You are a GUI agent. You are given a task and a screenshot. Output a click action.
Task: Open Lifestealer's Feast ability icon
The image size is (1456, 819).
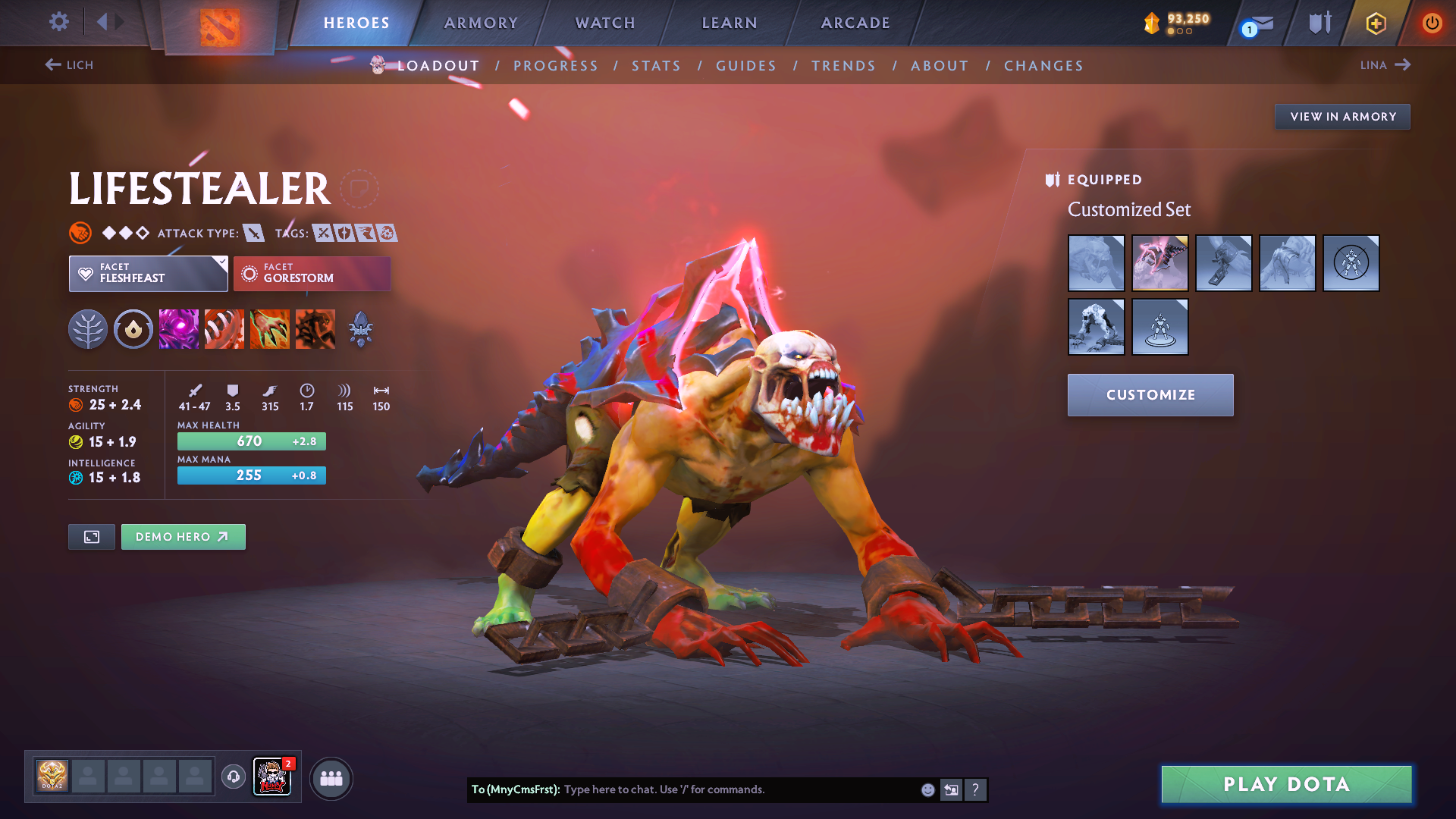point(224,328)
